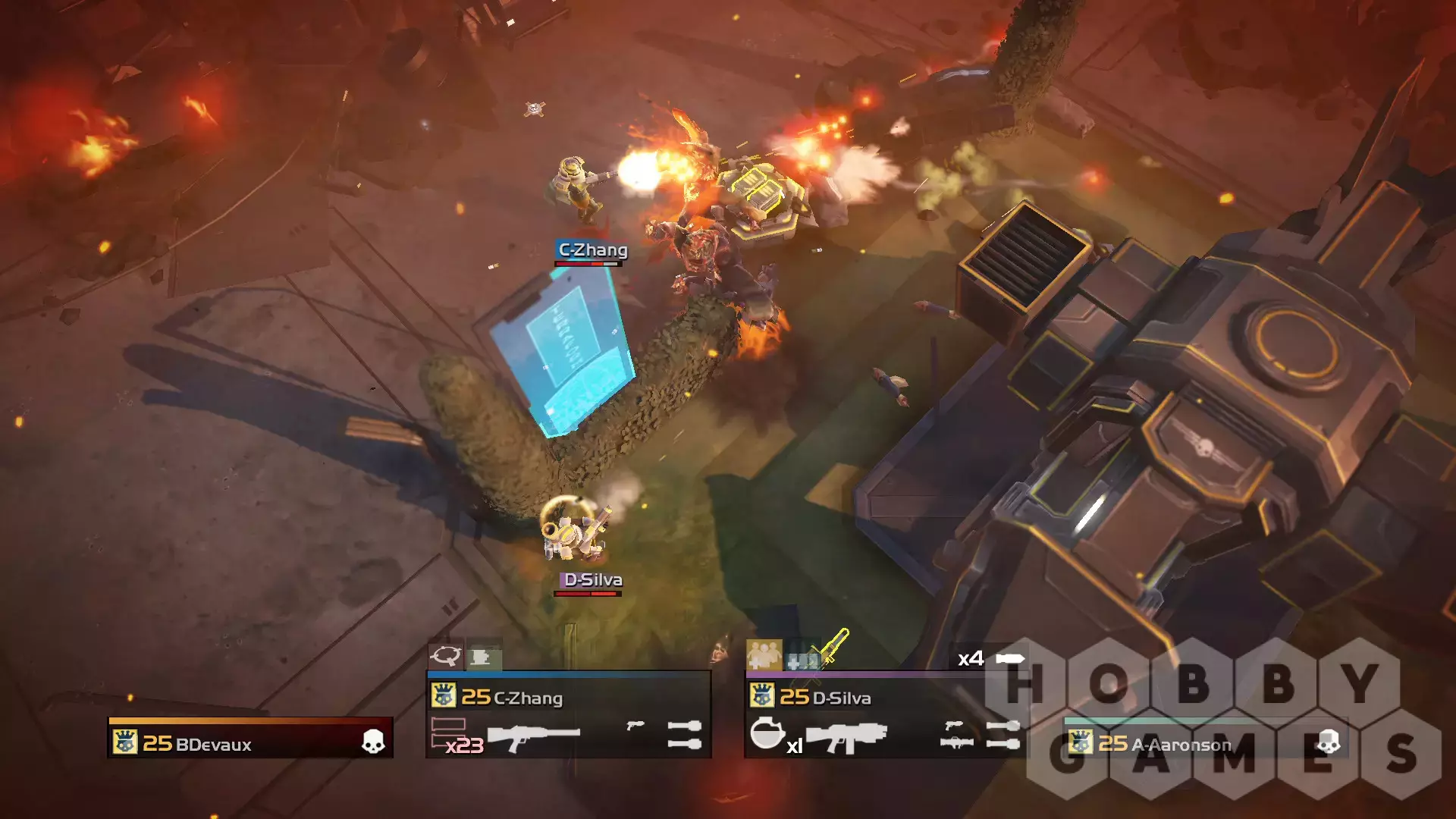Screen dimensions: 1456x819
Task: Click D-Silva's rank badge icon
Action: pos(761,695)
